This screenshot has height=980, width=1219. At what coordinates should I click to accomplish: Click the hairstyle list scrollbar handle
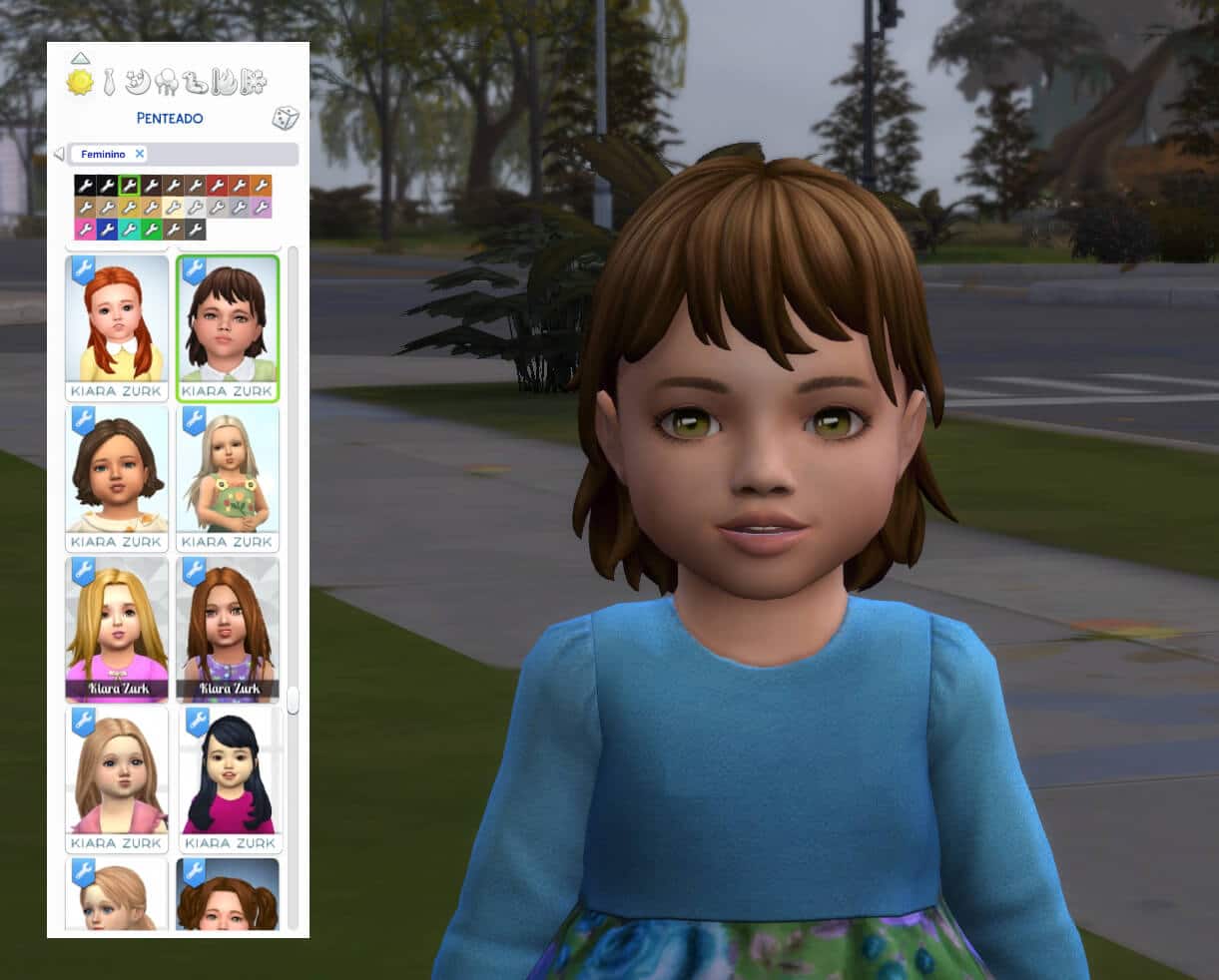pos(293,700)
